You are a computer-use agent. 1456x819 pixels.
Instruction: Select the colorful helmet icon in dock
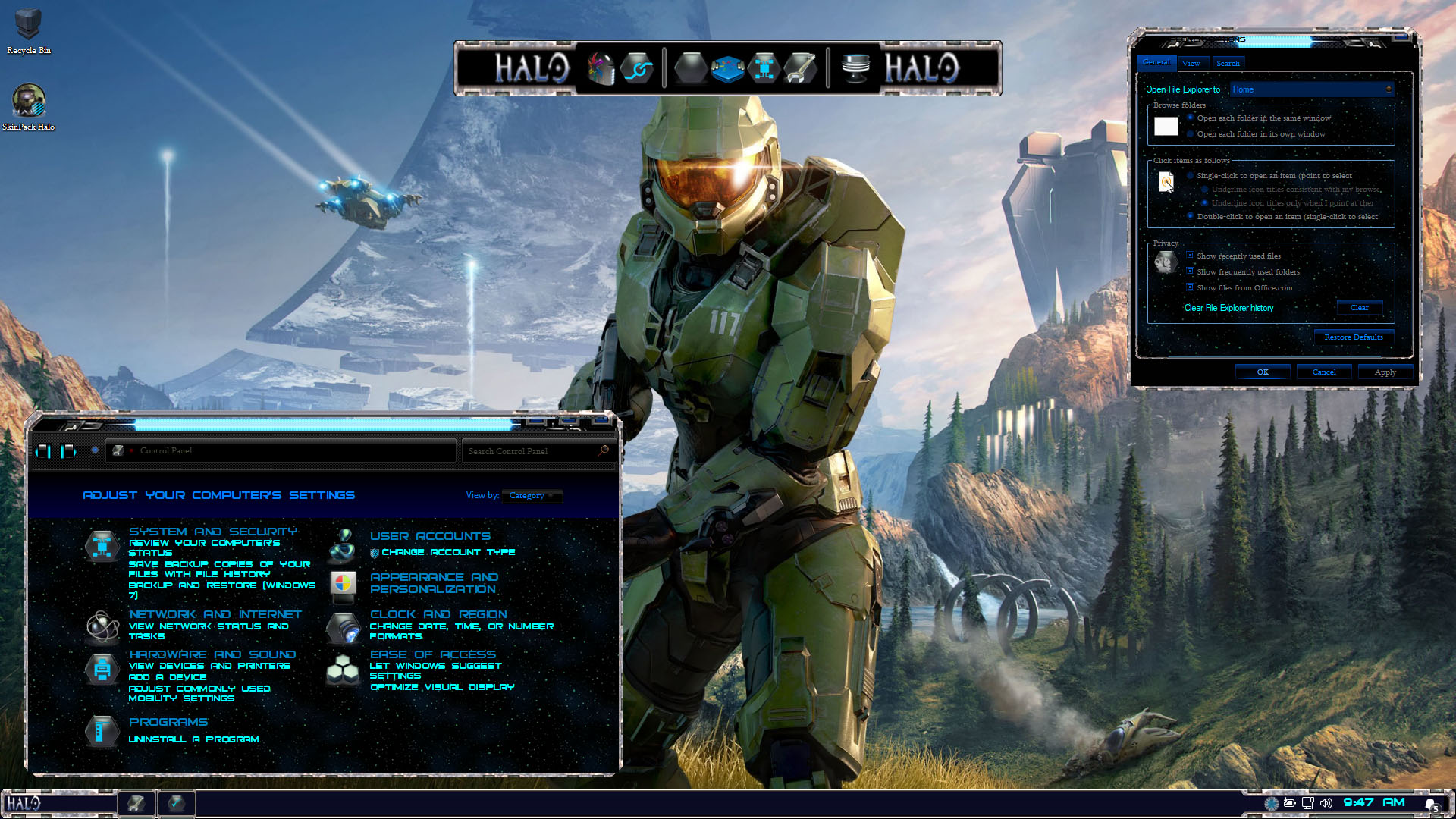pos(601,68)
